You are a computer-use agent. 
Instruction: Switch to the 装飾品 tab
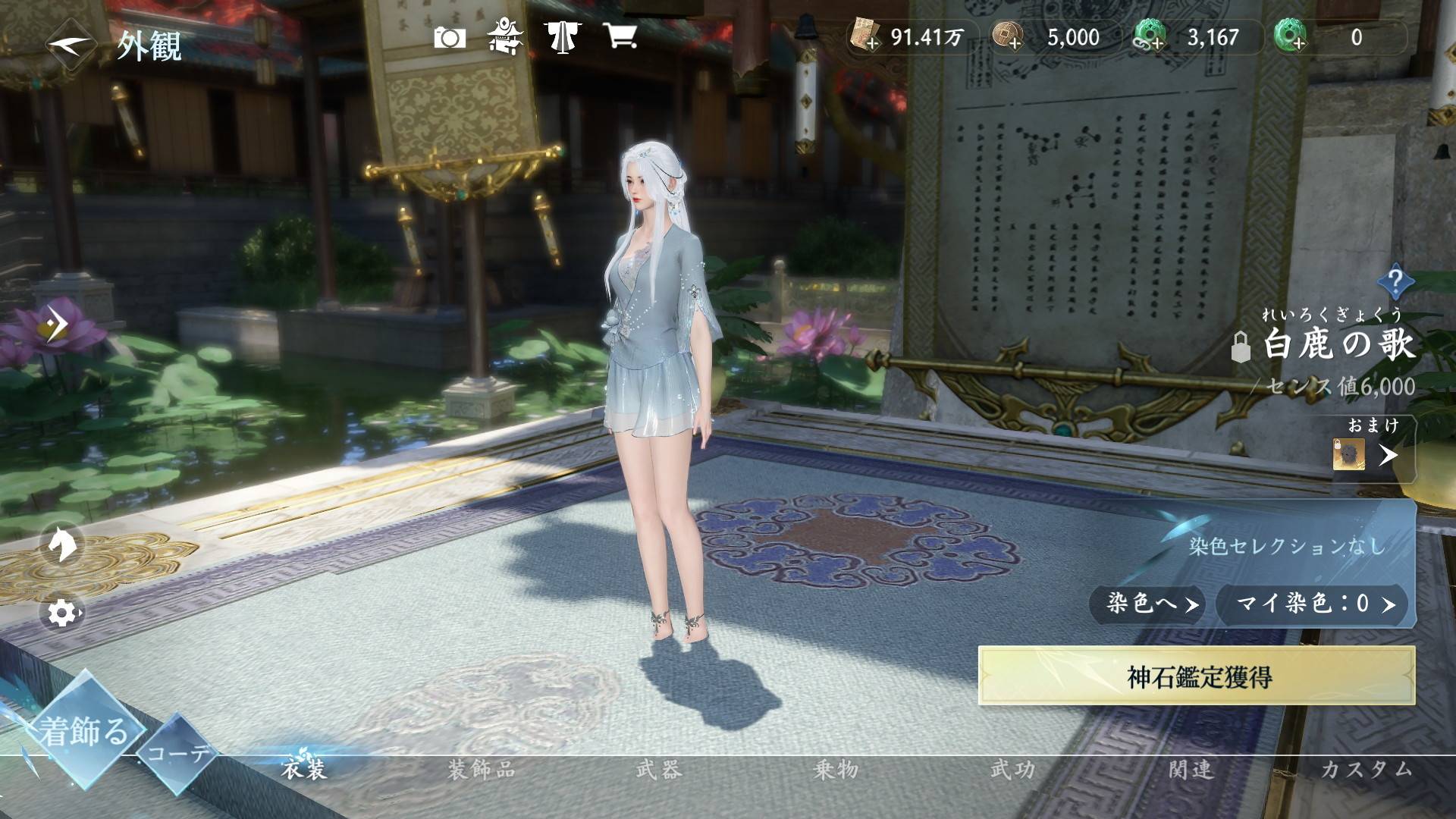[482, 770]
